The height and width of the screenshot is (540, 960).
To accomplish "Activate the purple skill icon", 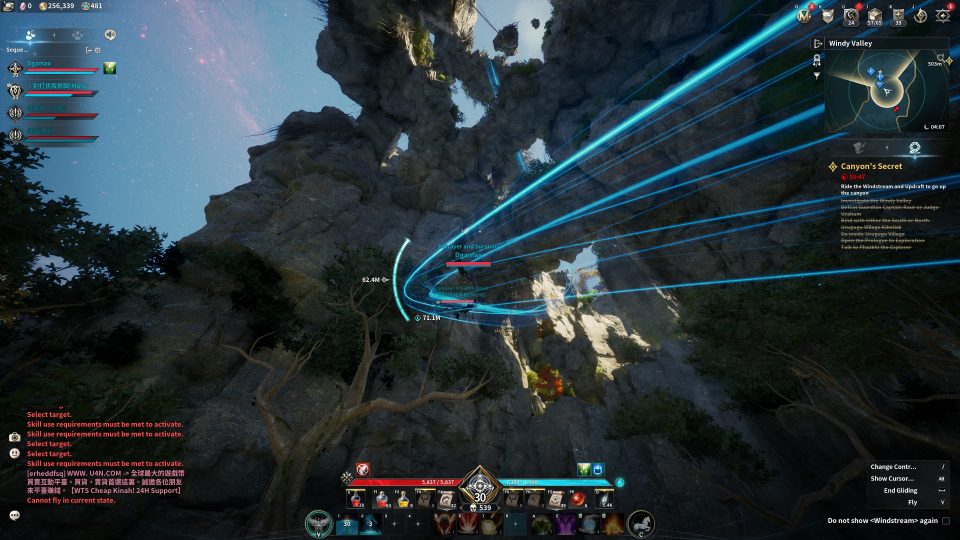I will pos(566,523).
